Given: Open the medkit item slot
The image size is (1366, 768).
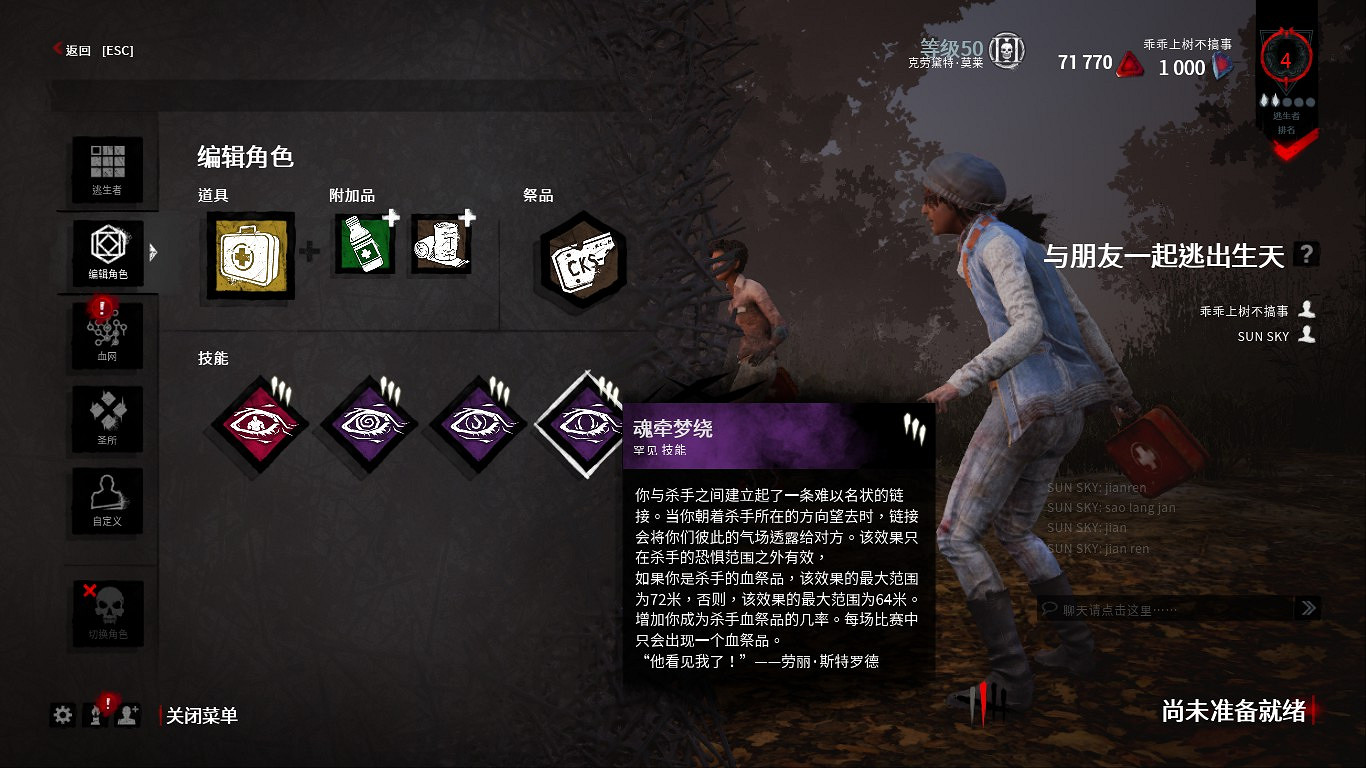Looking at the screenshot, I should click(247, 255).
